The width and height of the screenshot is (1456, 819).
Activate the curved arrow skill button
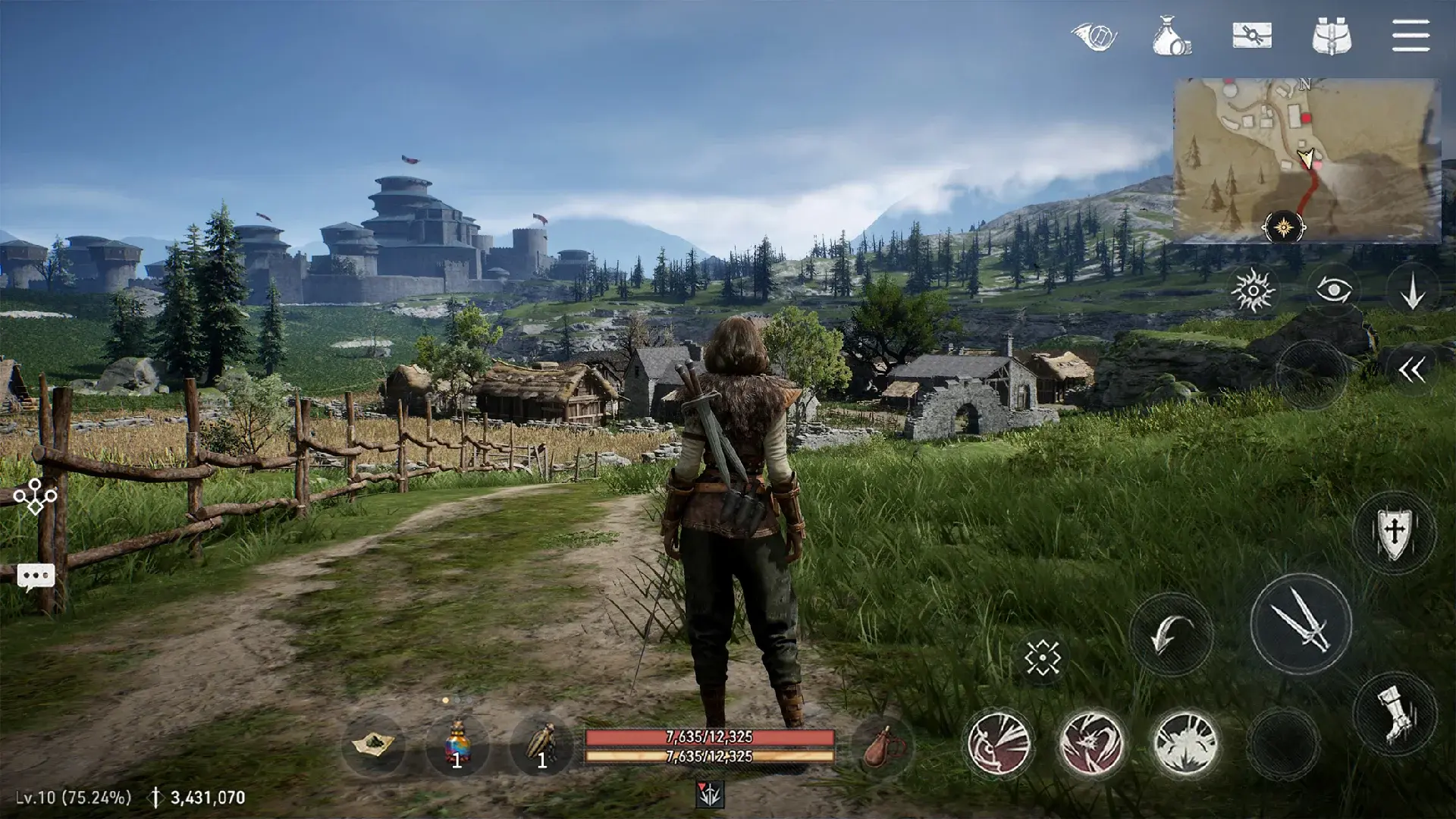tap(1170, 634)
